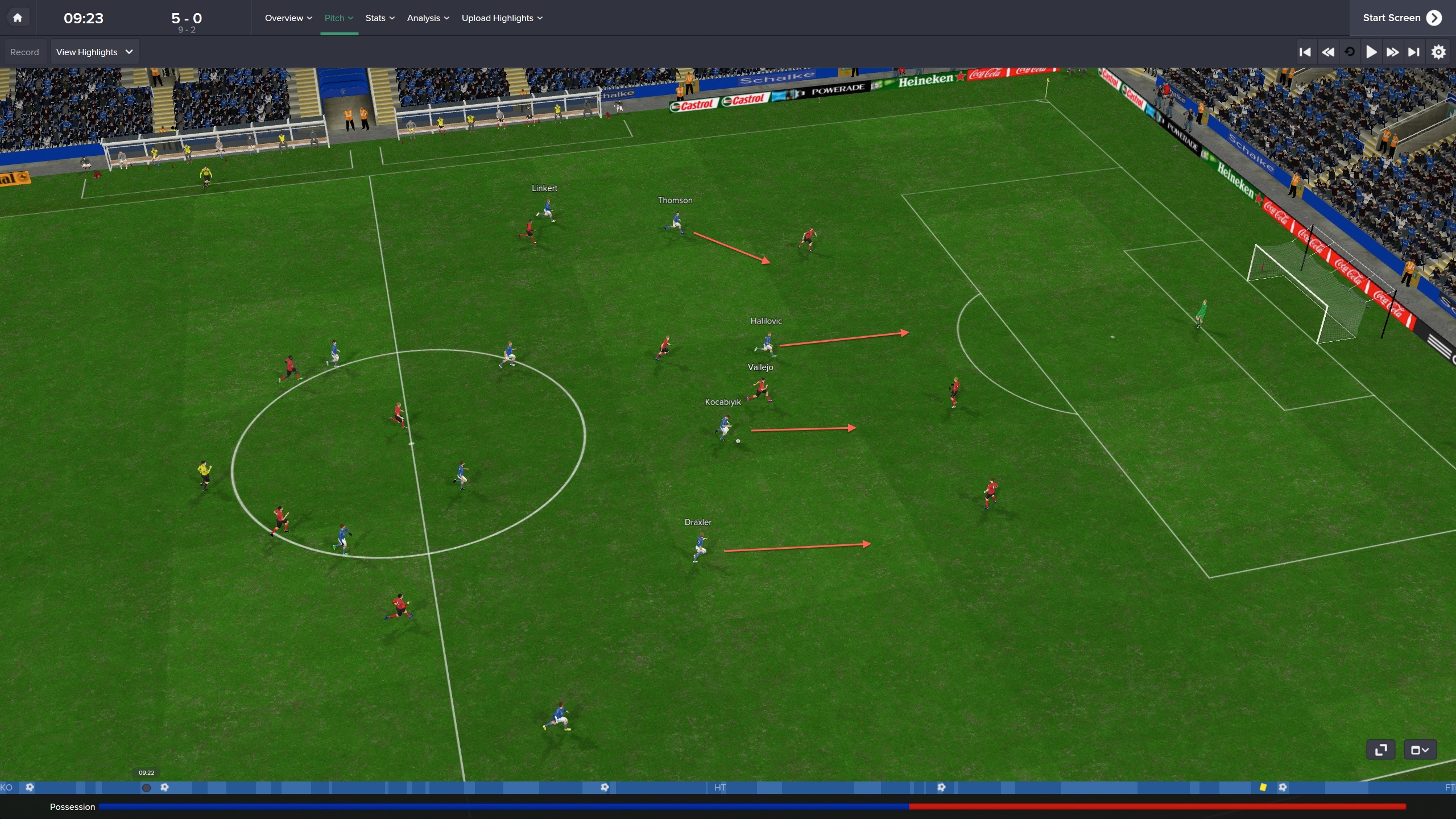The image size is (1456, 819).
Task: Rewind the match replay
Action: point(1327,52)
